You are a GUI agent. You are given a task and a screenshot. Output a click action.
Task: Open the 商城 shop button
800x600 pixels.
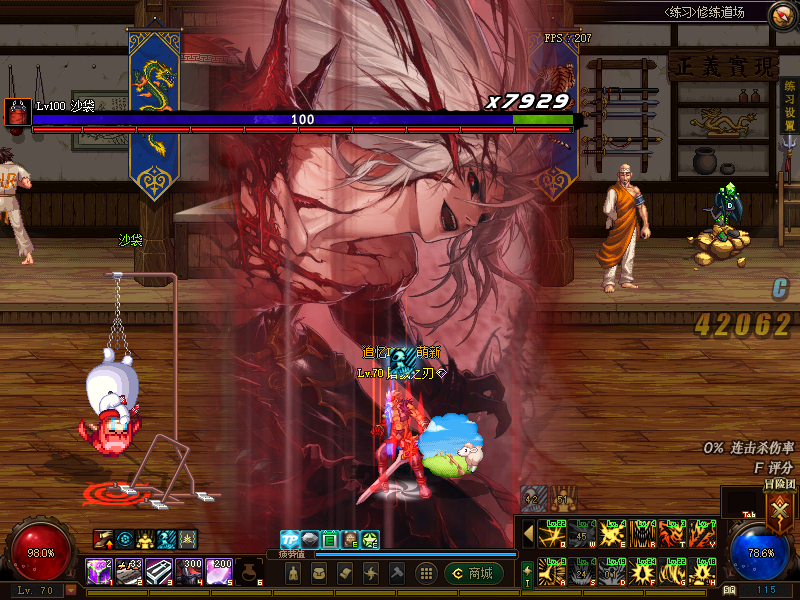(473, 573)
